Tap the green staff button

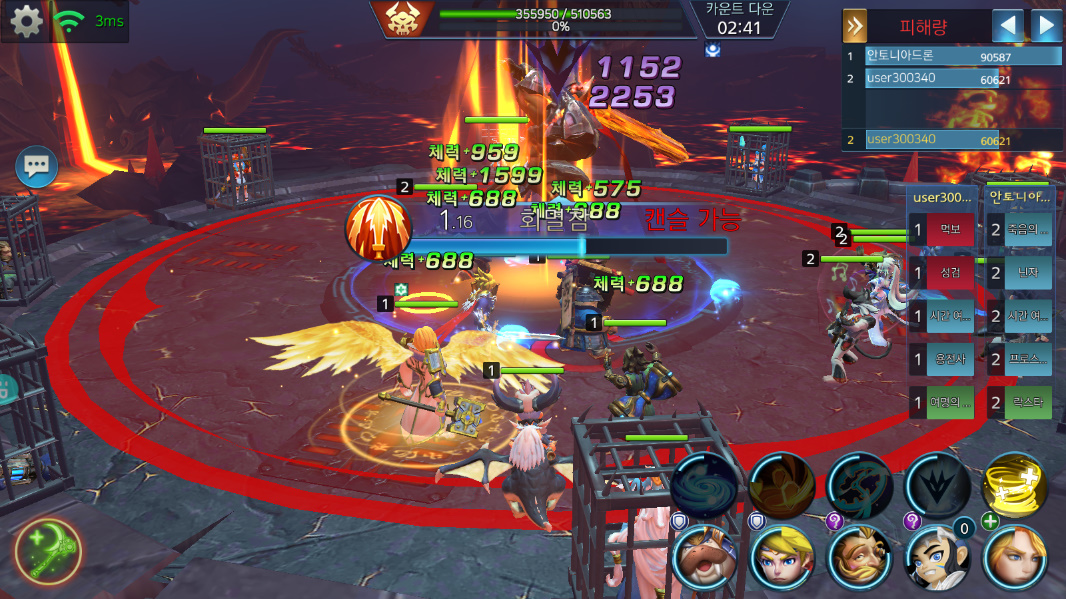[x=49, y=550]
